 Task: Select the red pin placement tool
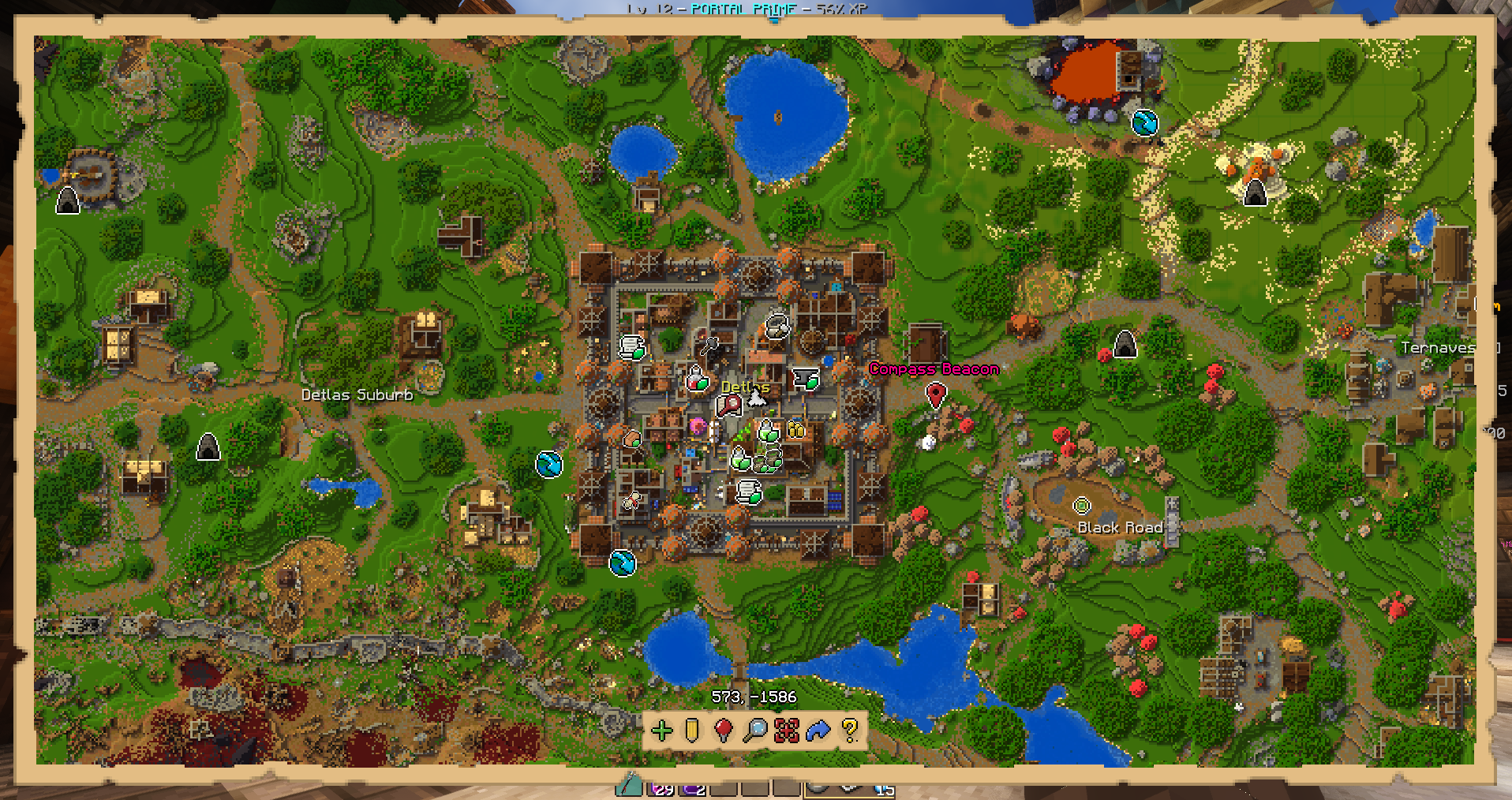click(724, 731)
